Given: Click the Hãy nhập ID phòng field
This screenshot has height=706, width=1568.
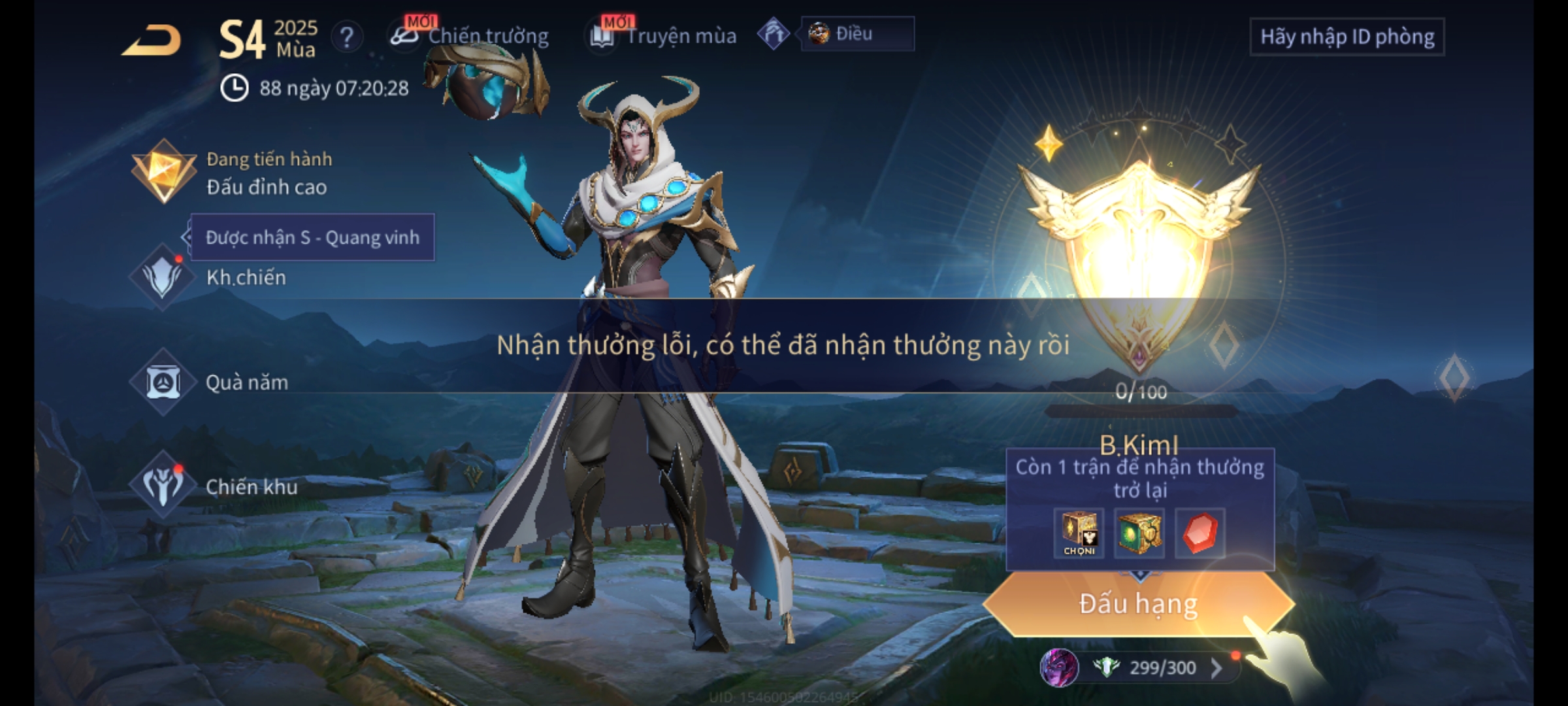Looking at the screenshot, I should pyautogui.click(x=1347, y=37).
